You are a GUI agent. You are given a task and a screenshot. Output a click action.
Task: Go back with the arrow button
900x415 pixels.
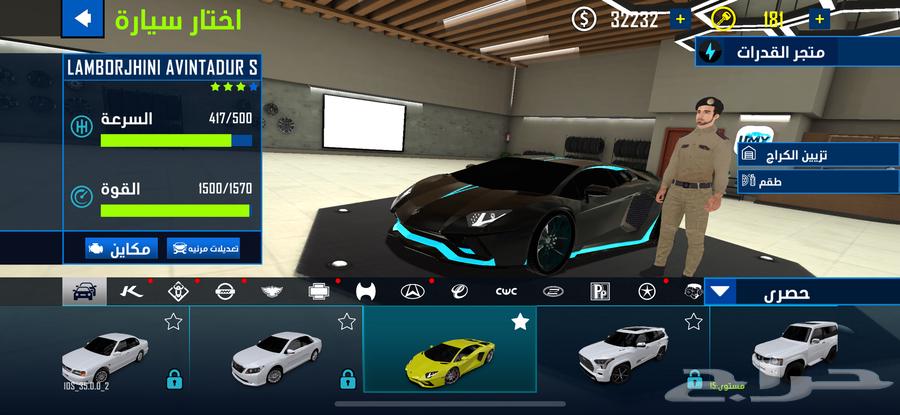pos(83,18)
